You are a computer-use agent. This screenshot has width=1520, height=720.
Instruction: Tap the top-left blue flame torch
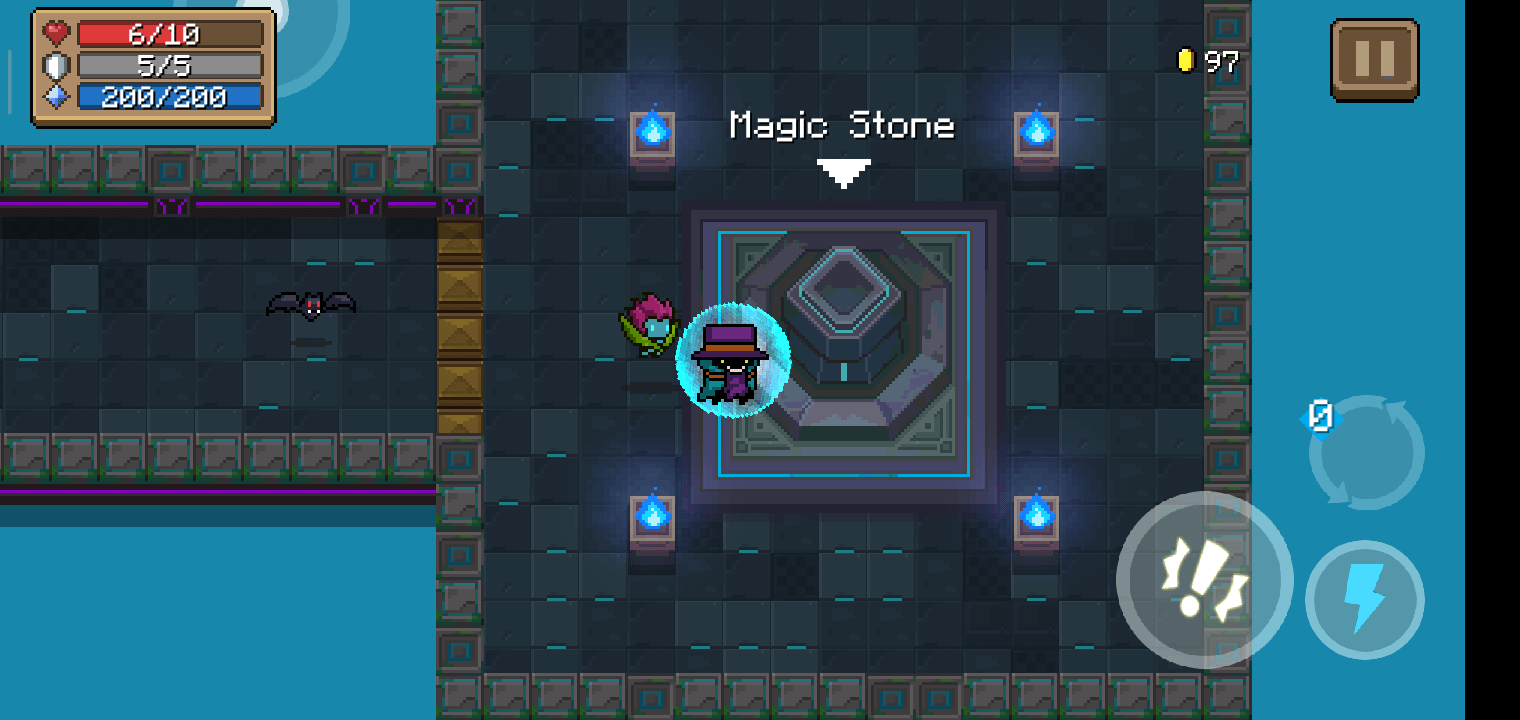pyautogui.click(x=652, y=130)
